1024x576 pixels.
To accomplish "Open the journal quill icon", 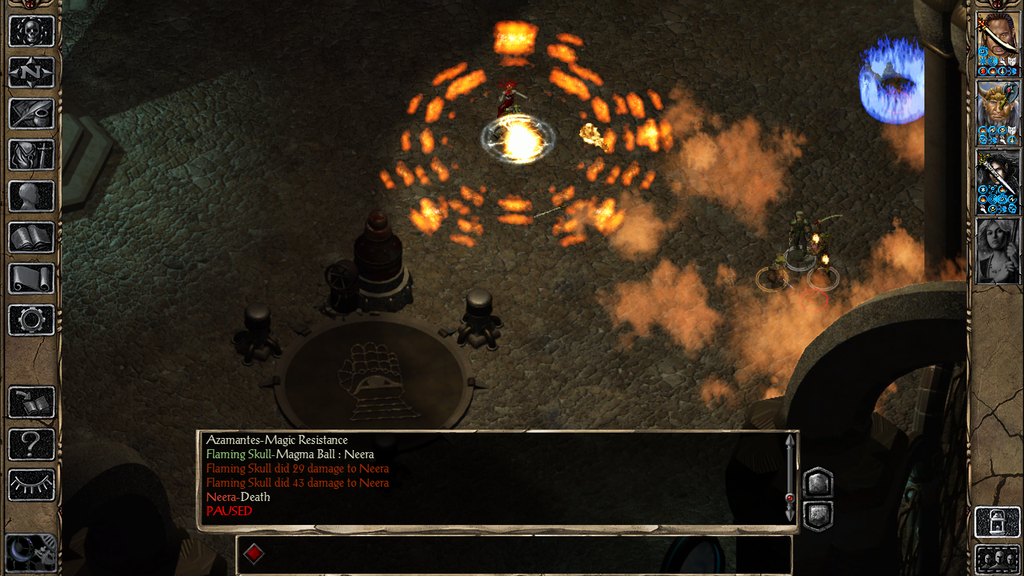I will 31,113.
